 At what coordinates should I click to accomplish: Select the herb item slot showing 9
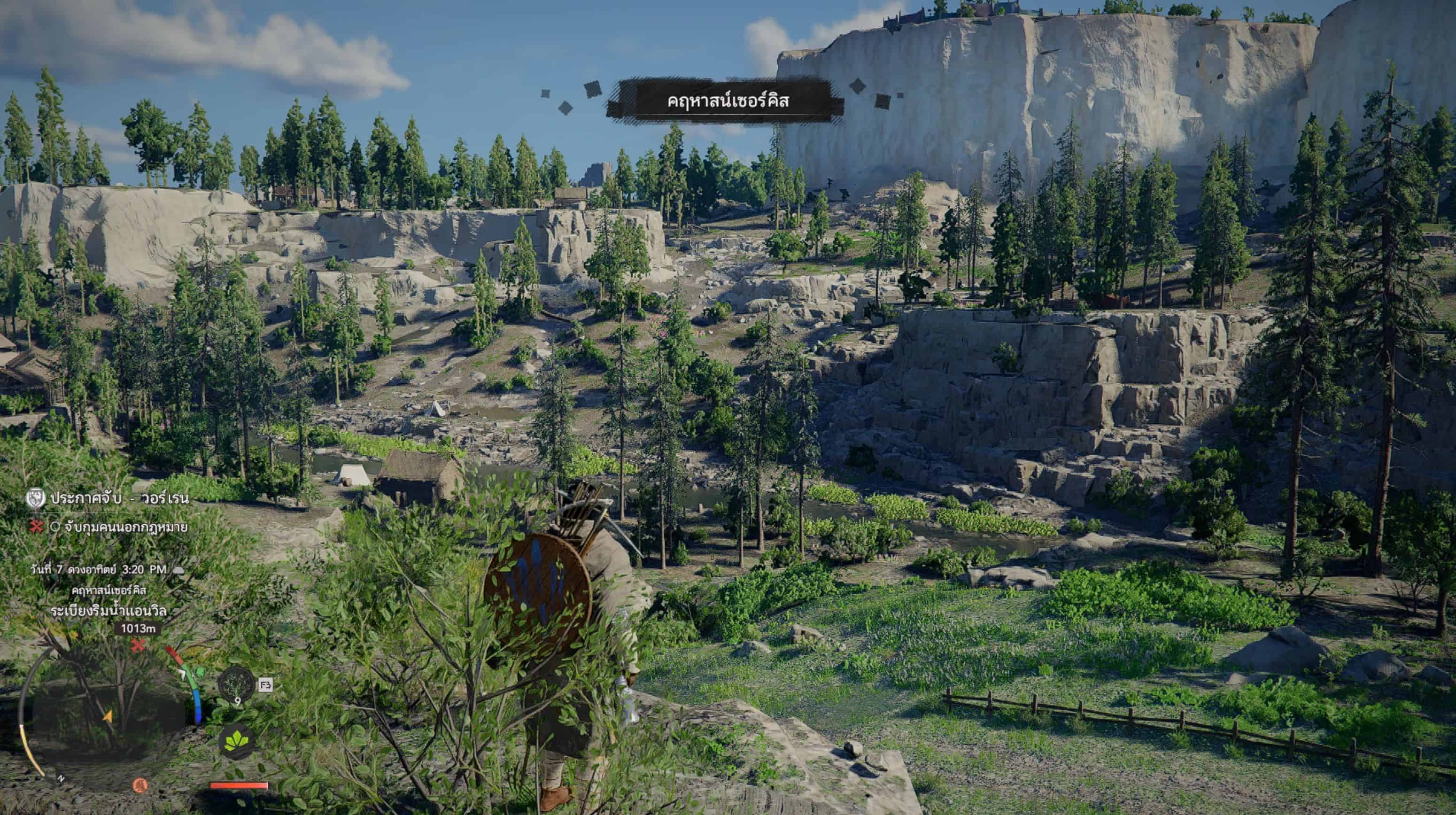(237, 685)
